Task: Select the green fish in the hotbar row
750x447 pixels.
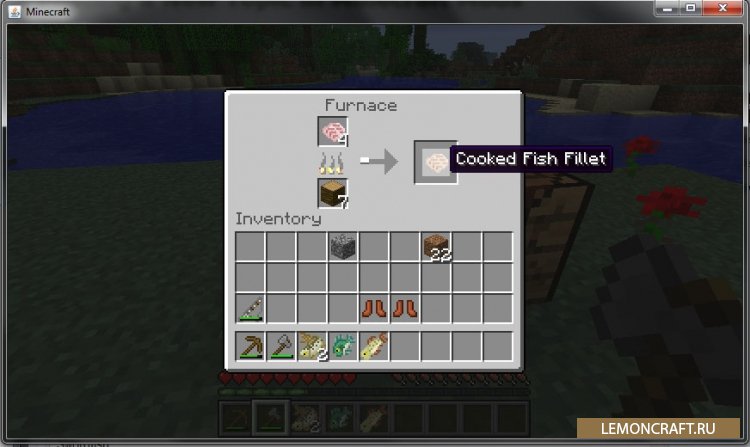Action: point(343,347)
